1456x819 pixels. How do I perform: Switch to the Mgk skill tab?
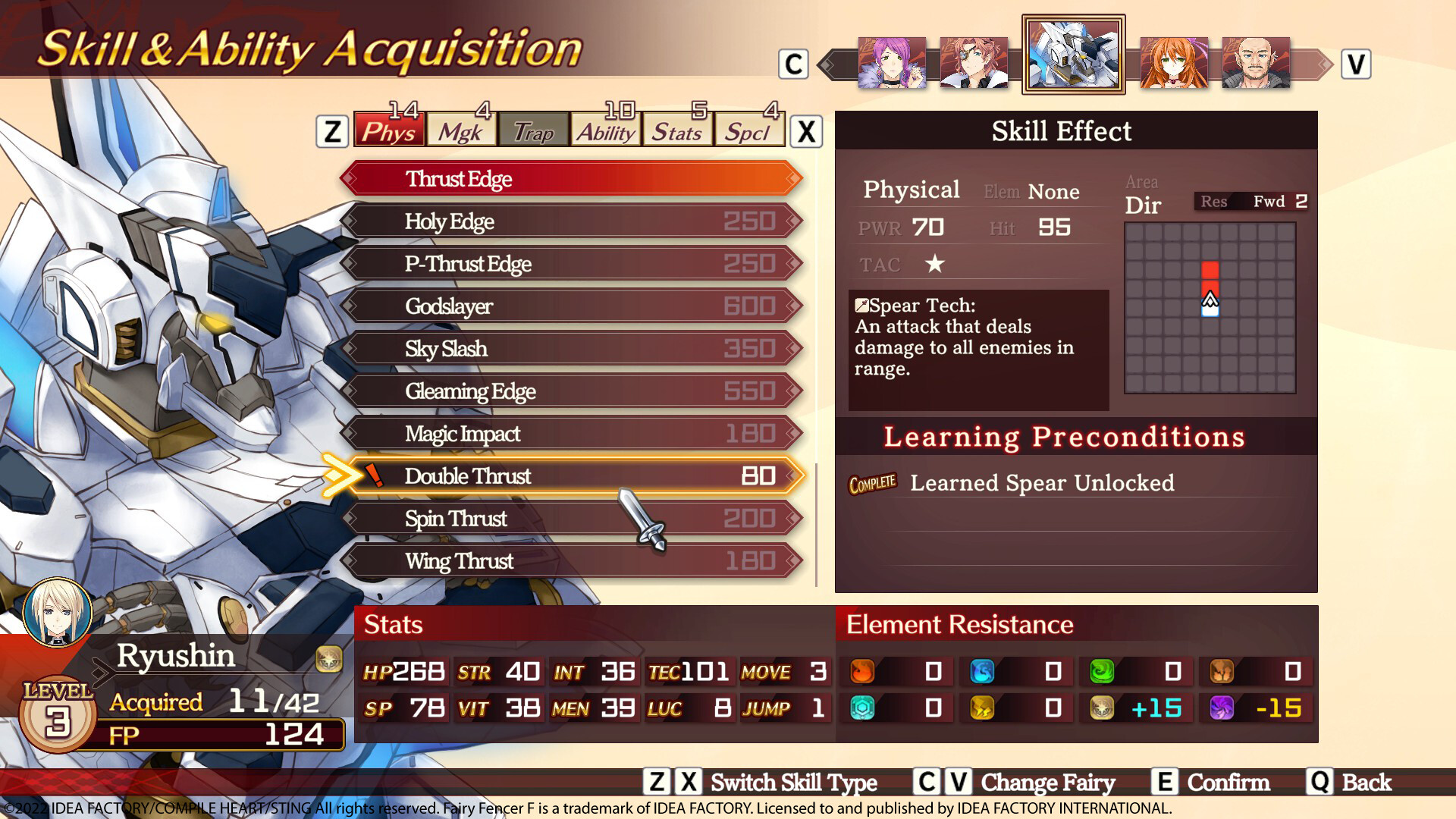tap(460, 130)
